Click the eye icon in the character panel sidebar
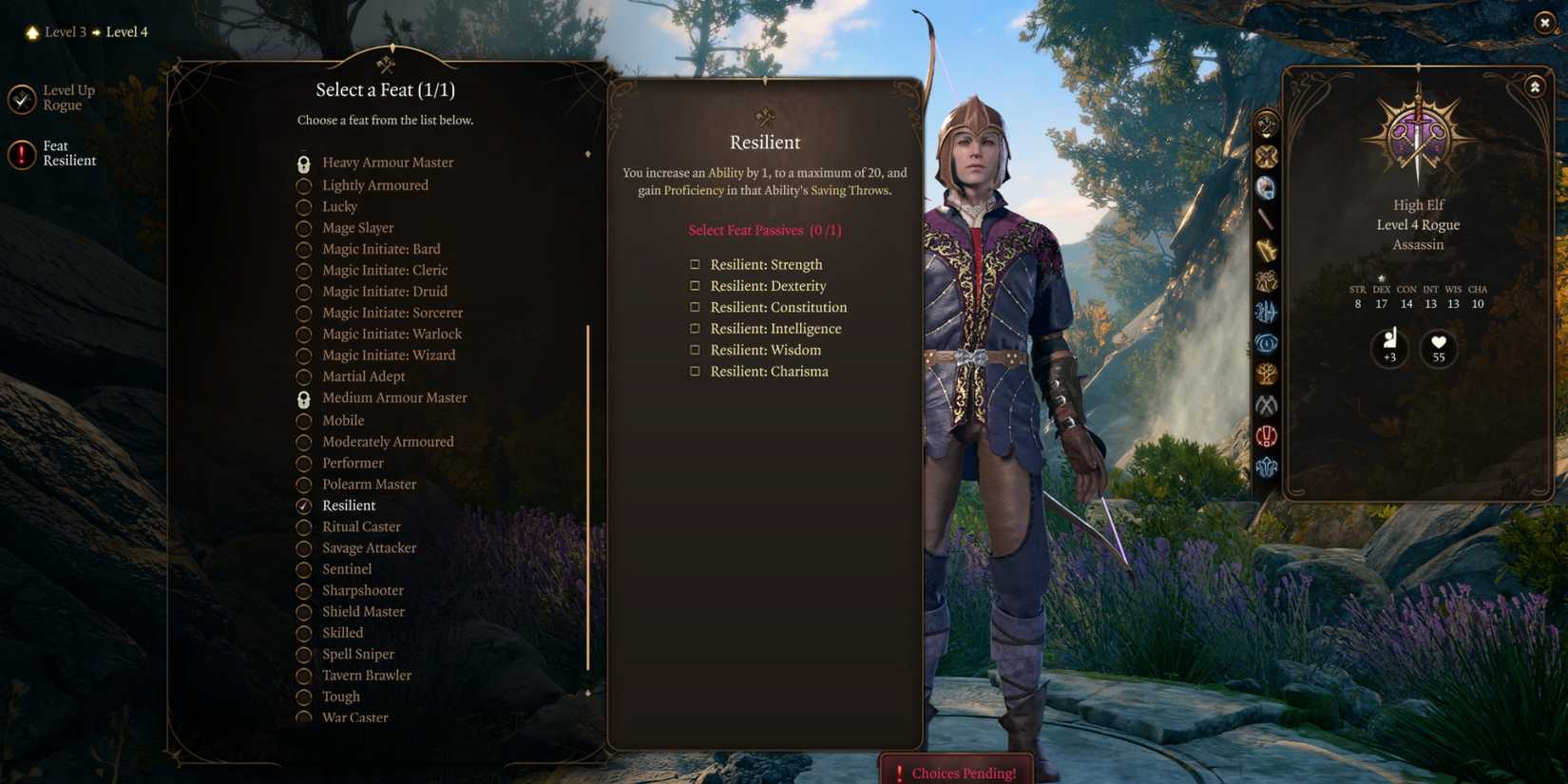The height and width of the screenshot is (784, 1568). coord(1265,343)
